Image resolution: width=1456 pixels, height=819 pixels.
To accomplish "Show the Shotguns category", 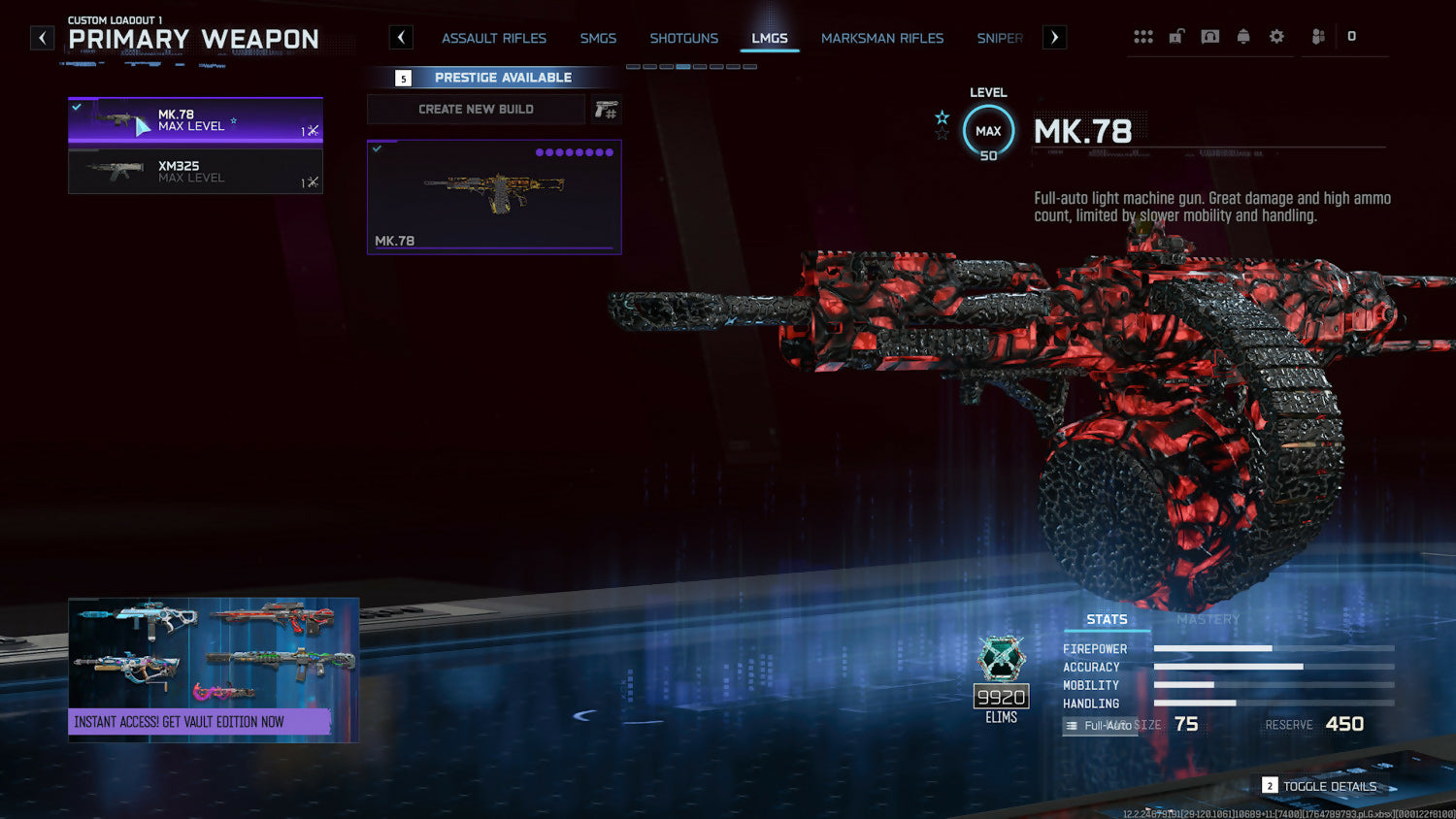I will point(683,38).
